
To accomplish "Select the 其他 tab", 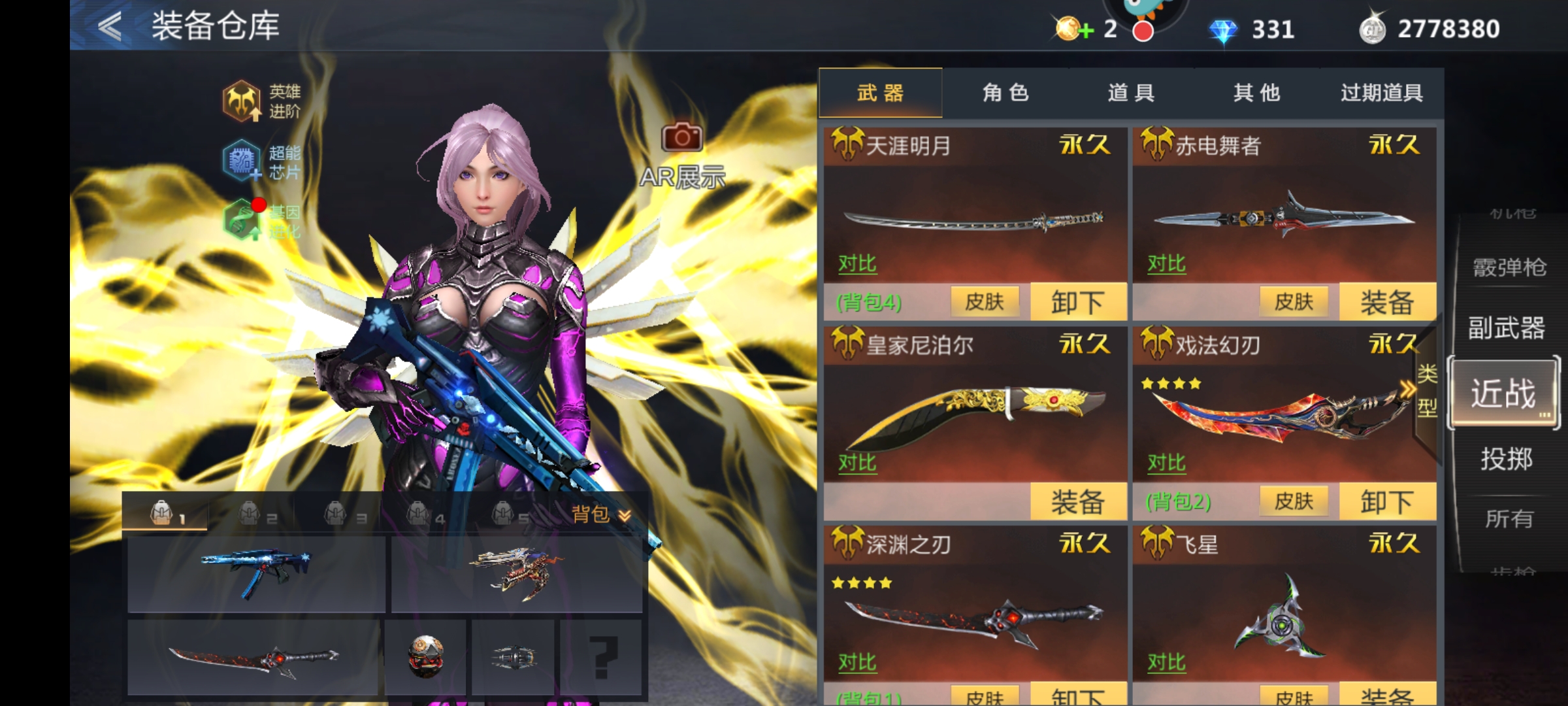I will (x=1256, y=93).
